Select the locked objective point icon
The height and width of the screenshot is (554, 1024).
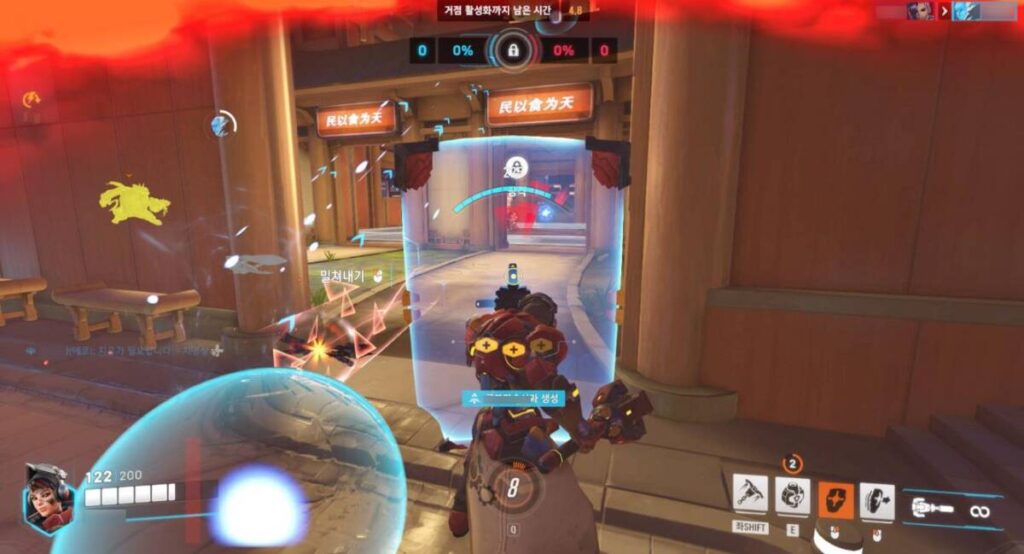tap(512, 49)
